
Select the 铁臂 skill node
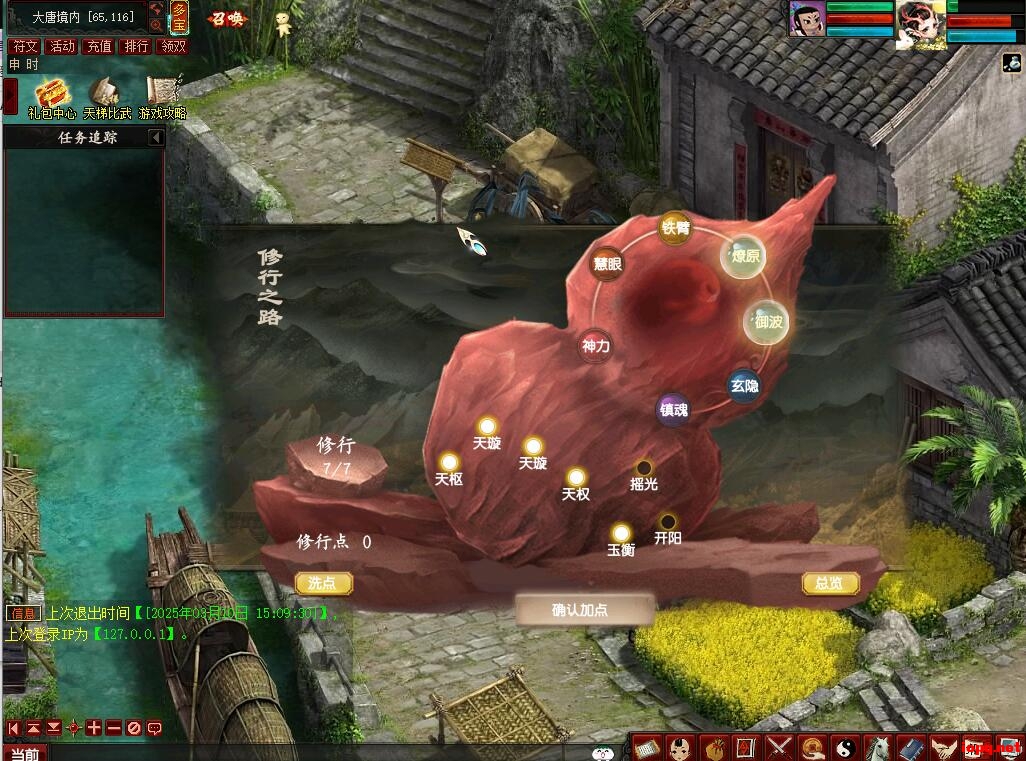[x=675, y=228]
